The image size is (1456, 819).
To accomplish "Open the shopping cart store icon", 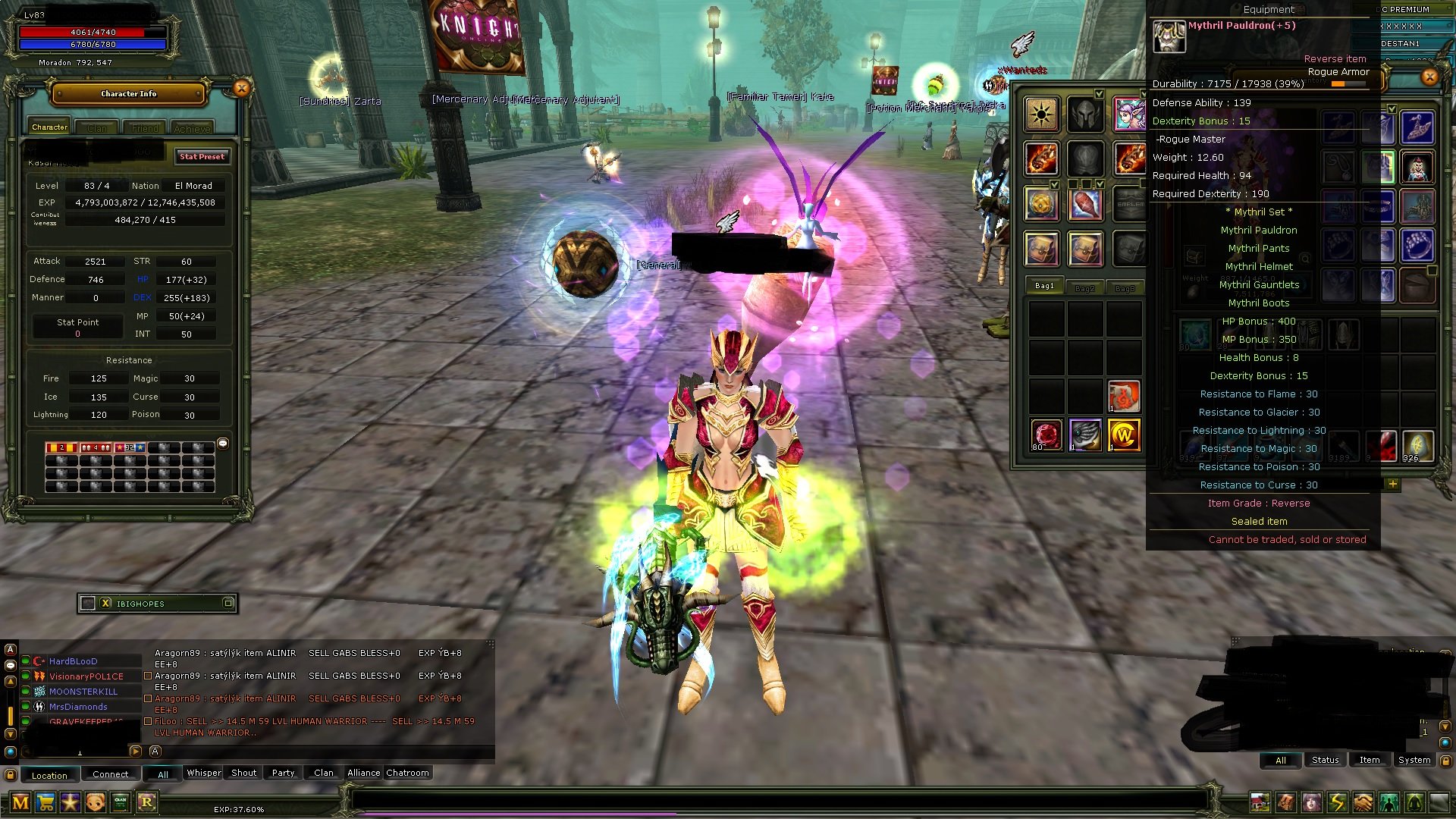I will (x=45, y=802).
